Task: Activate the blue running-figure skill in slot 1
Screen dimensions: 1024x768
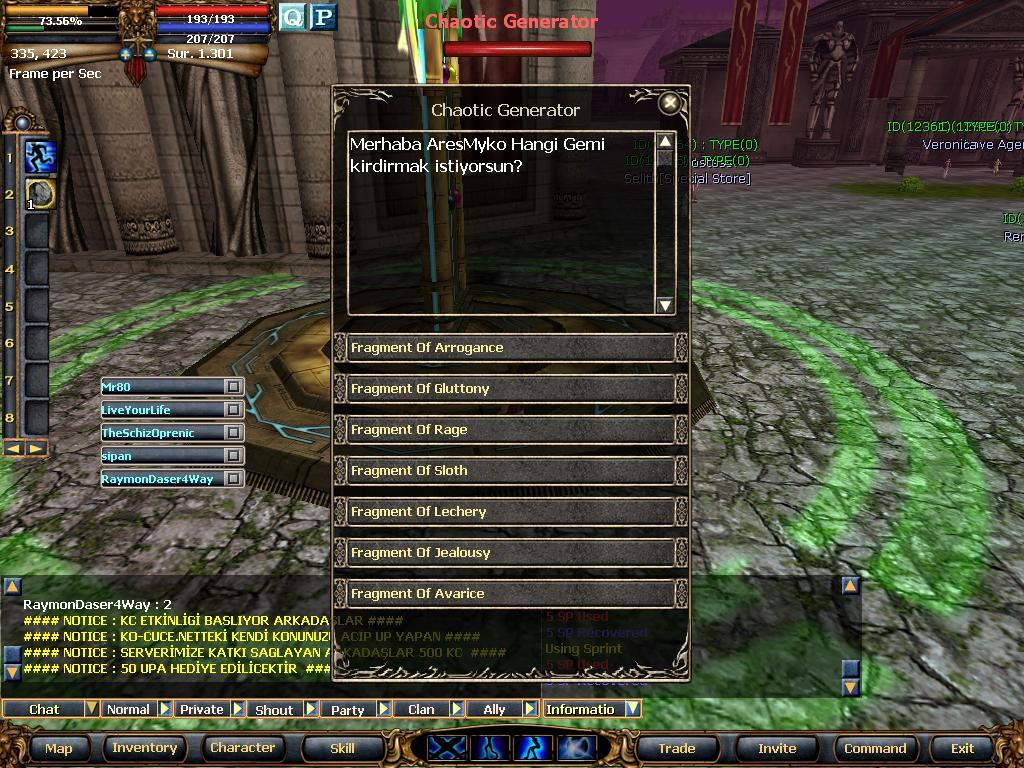Action: pos(40,157)
